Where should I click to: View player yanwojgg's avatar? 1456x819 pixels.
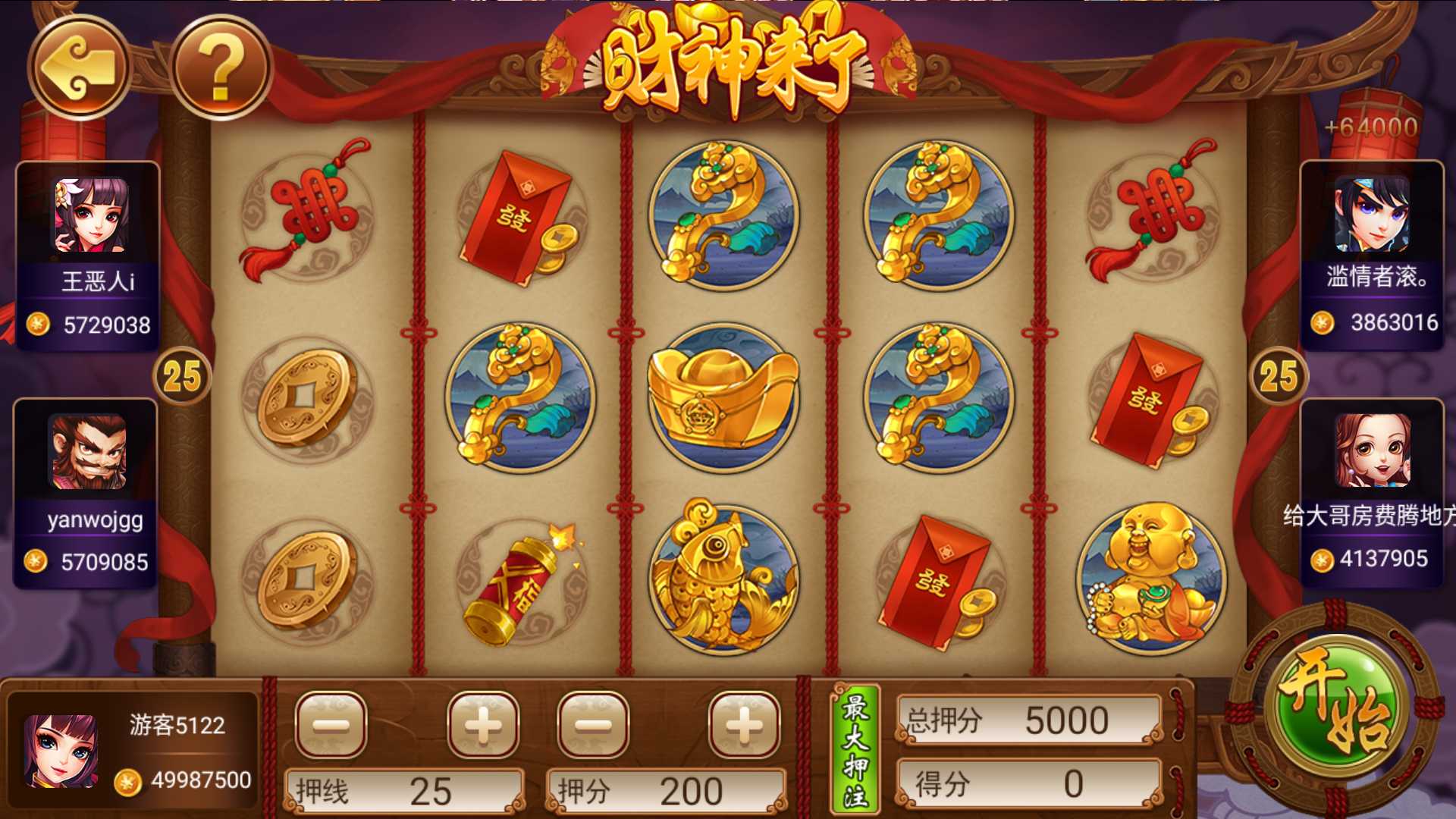tap(88, 452)
